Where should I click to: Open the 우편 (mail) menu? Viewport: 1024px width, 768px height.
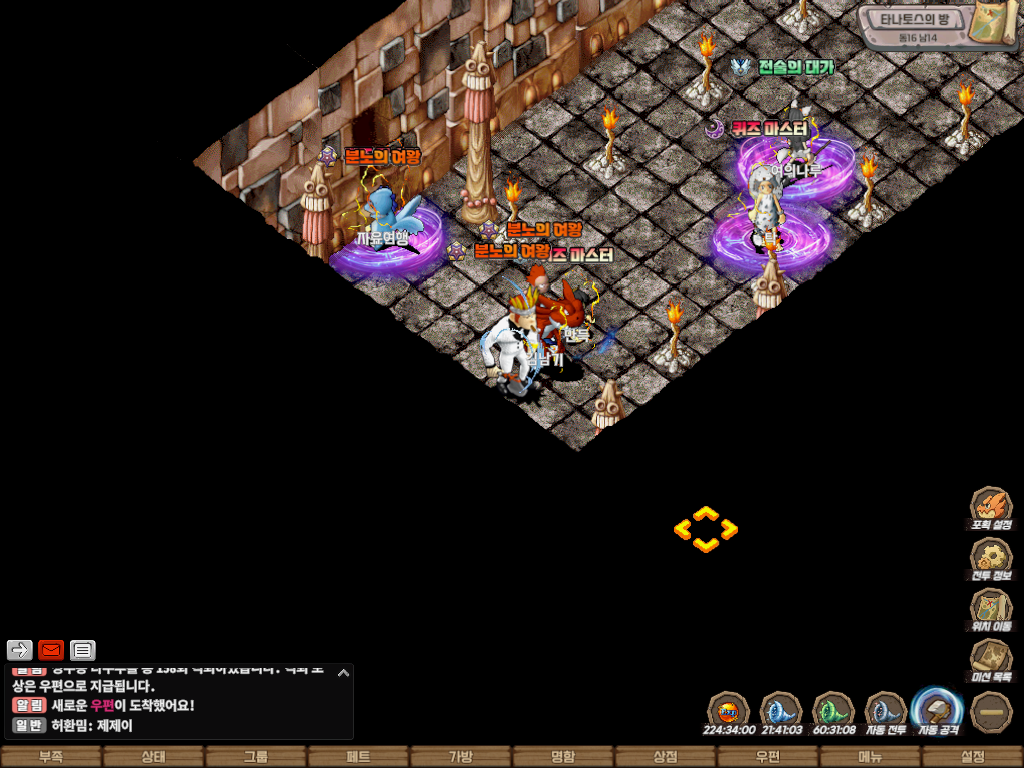(x=768, y=757)
